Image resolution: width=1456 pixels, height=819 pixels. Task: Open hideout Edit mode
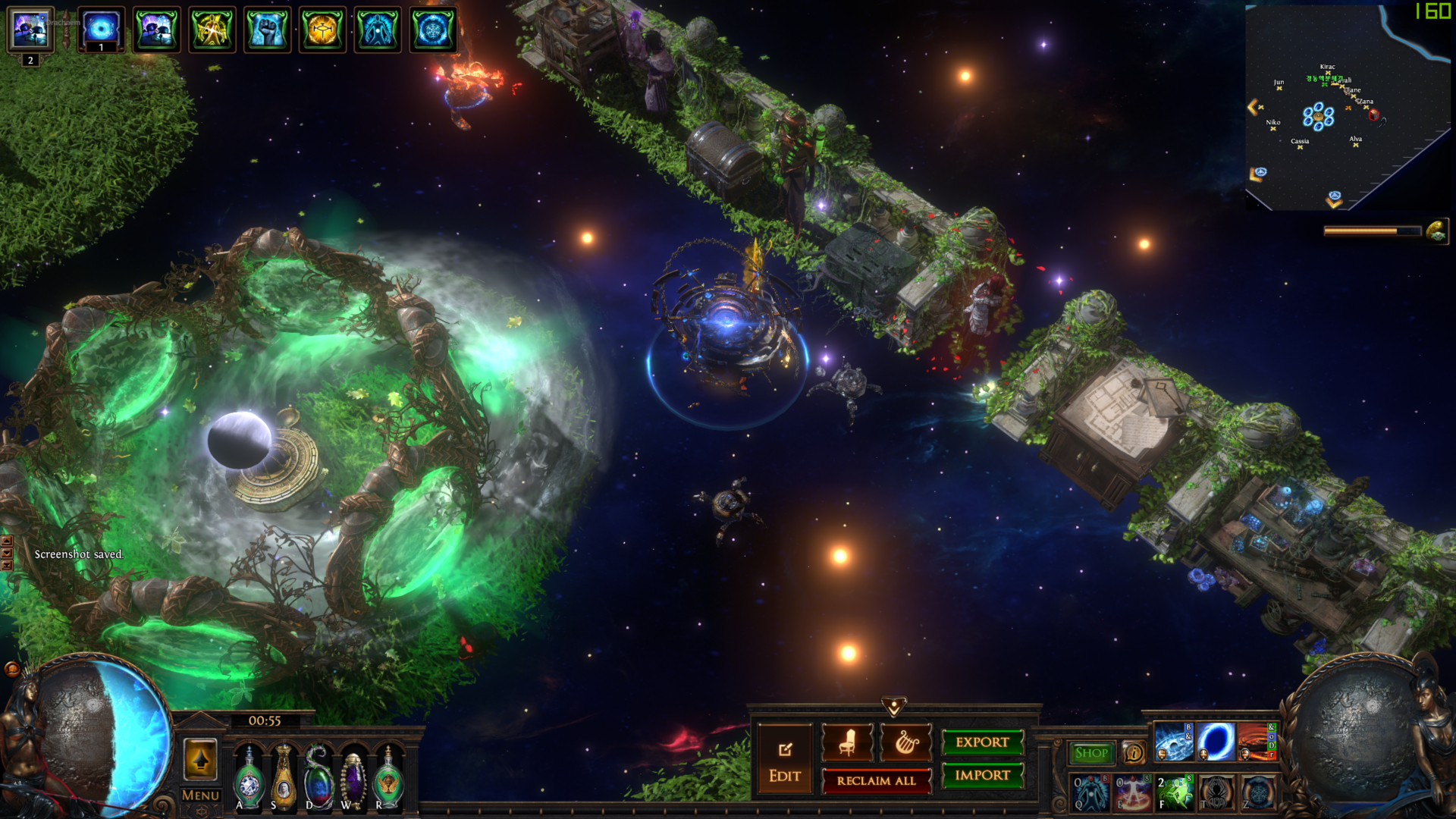pos(784,759)
